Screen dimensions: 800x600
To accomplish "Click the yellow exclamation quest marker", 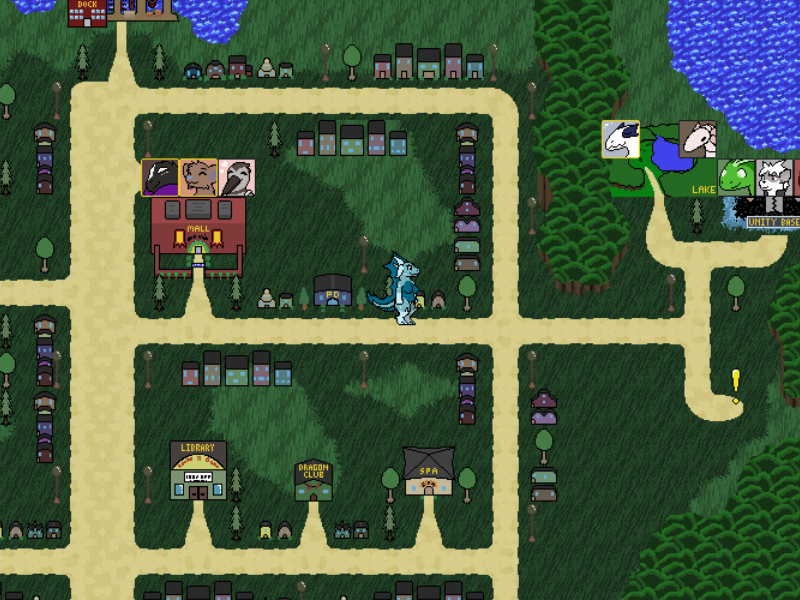I will [736, 385].
